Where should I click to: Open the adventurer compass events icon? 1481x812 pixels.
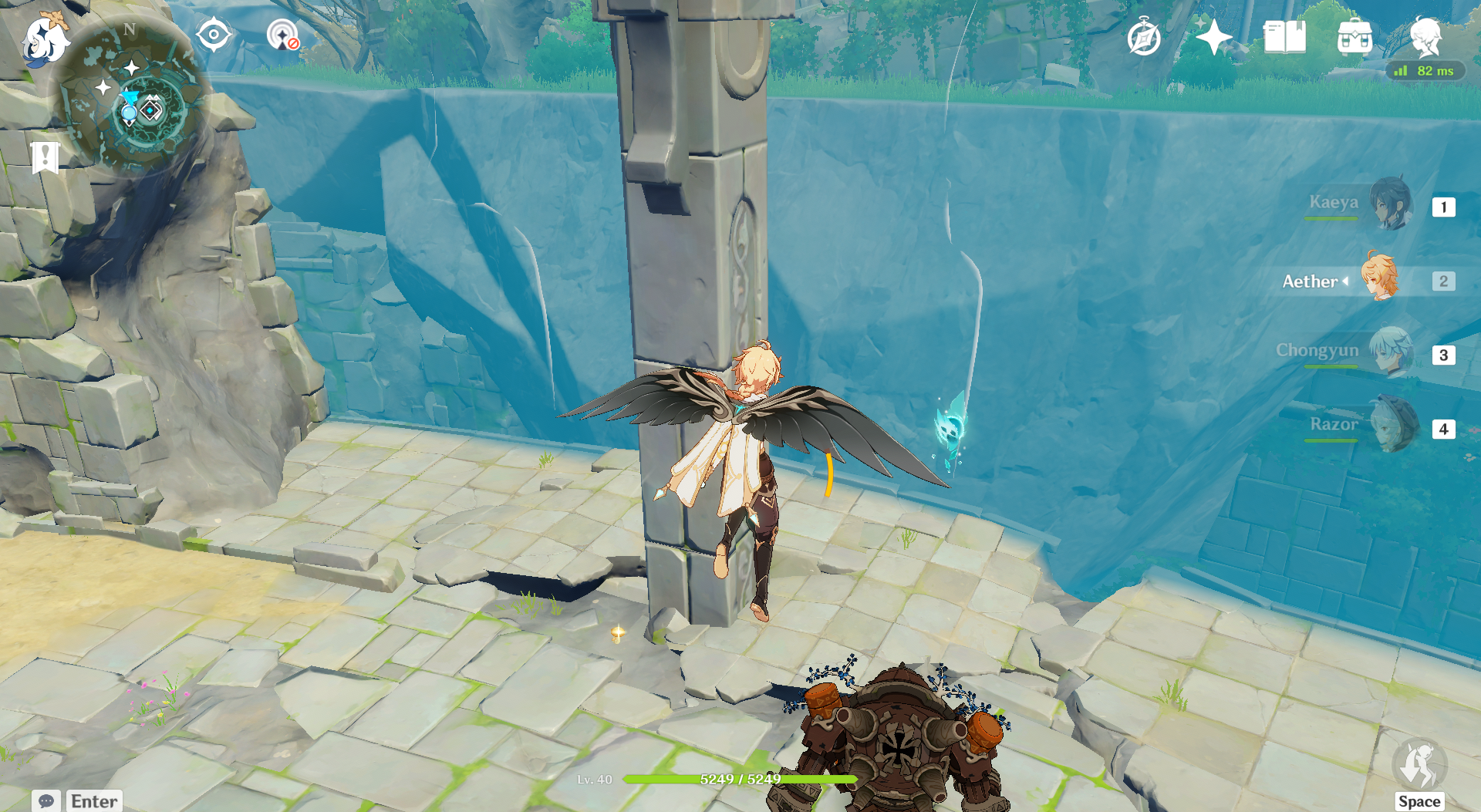point(1143,37)
